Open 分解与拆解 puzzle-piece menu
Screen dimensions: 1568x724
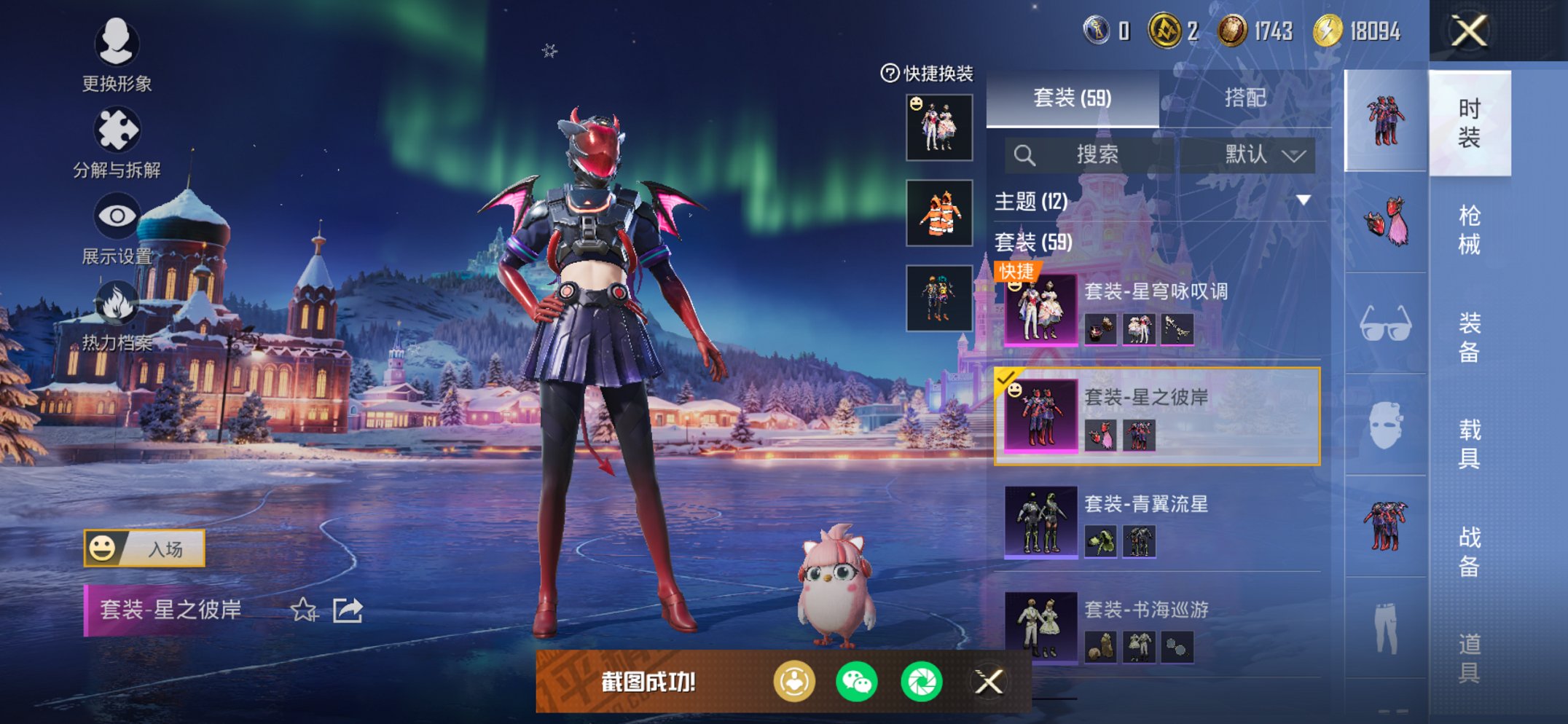point(117,142)
